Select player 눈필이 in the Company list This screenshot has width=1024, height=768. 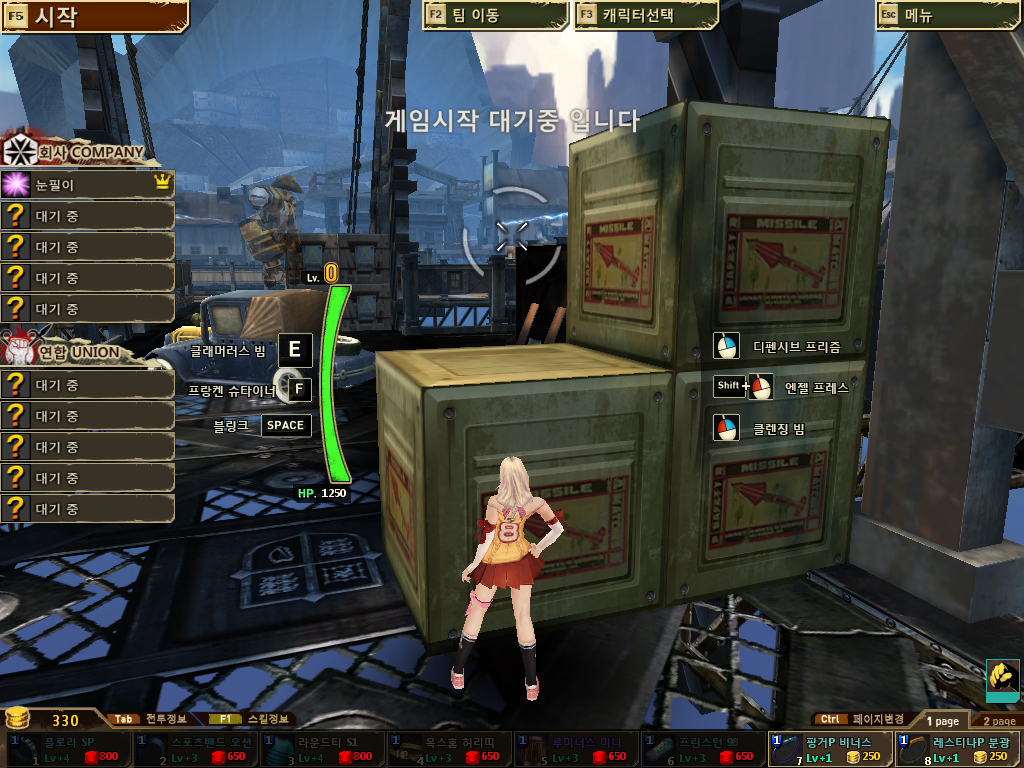click(x=88, y=185)
